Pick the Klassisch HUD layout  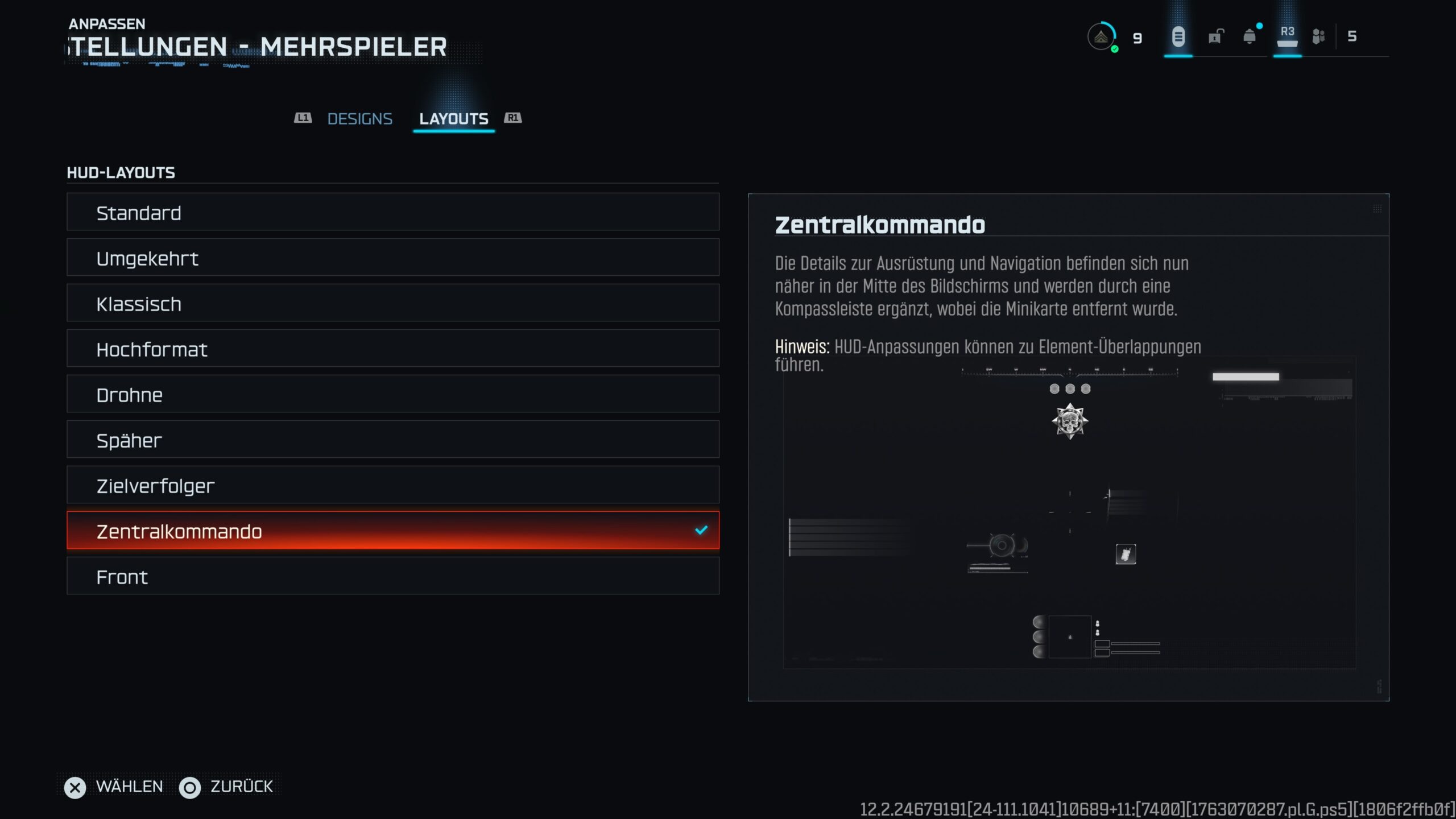click(x=392, y=303)
